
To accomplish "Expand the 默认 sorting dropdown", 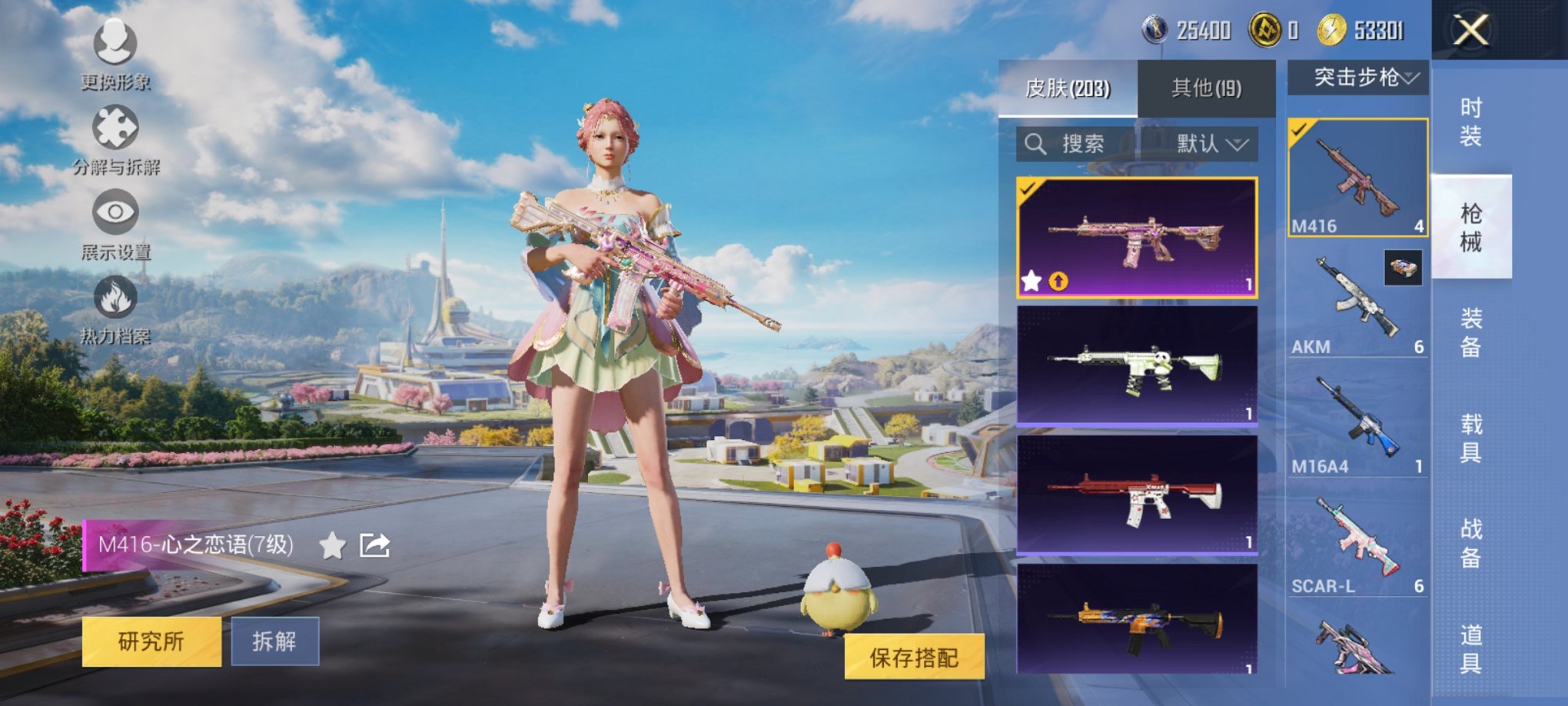I will tap(1212, 145).
